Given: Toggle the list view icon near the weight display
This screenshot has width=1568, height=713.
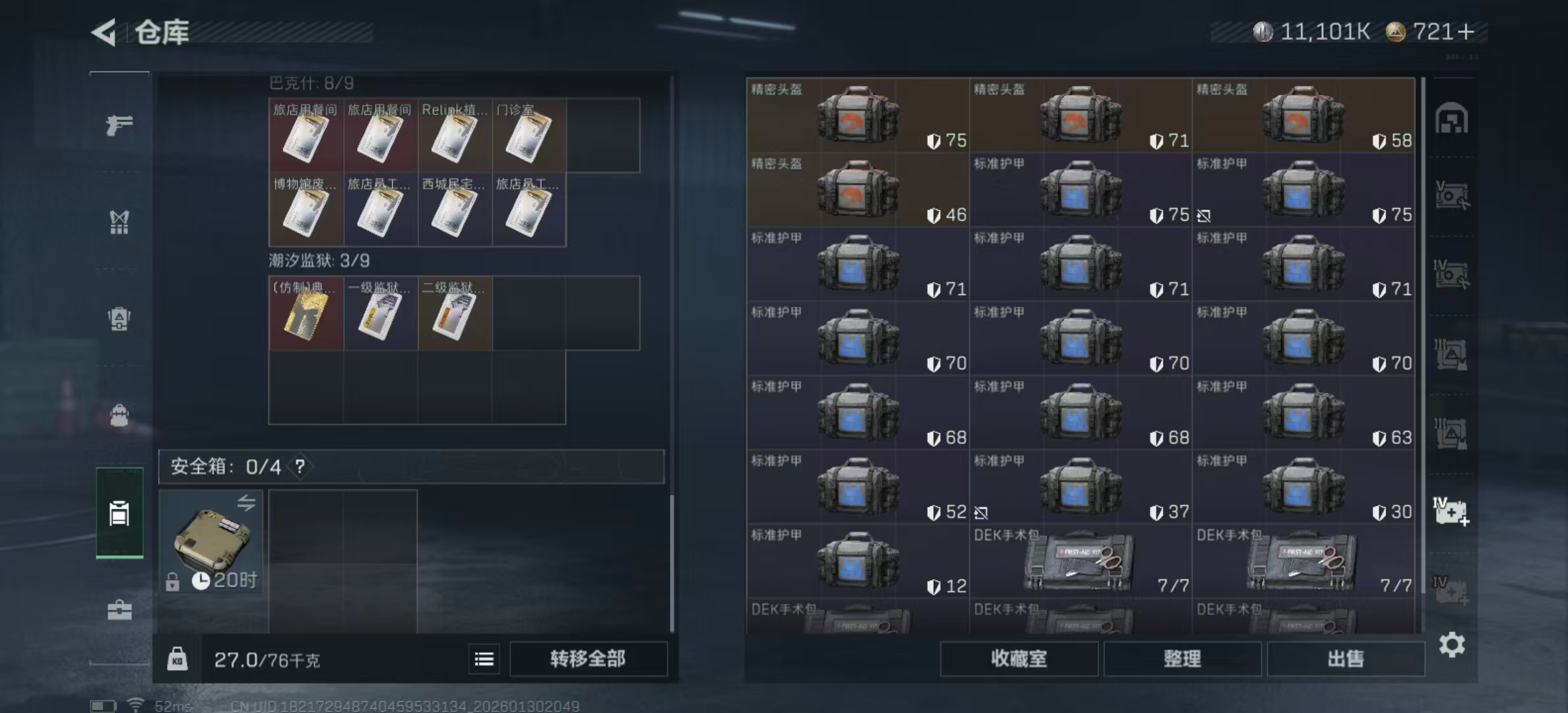Looking at the screenshot, I should pyautogui.click(x=484, y=659).
